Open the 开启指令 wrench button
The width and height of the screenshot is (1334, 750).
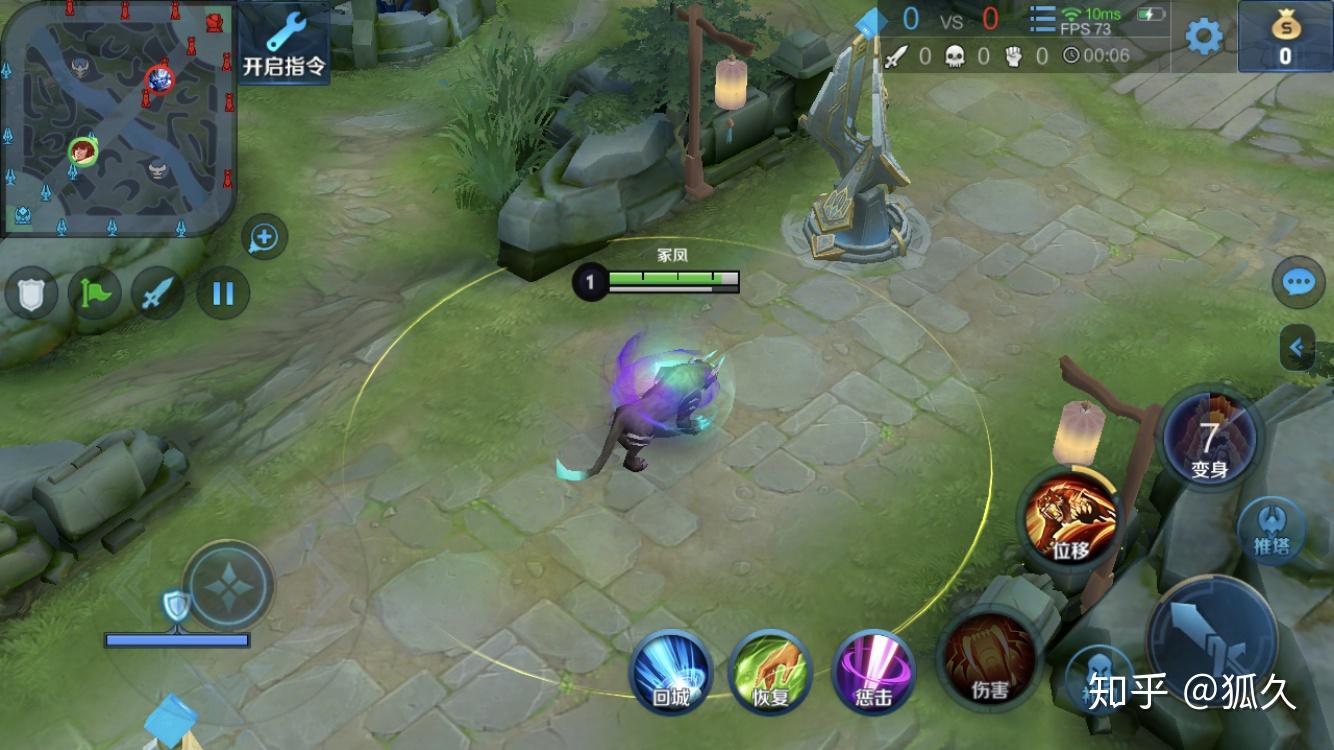click(x=284, y=43)
